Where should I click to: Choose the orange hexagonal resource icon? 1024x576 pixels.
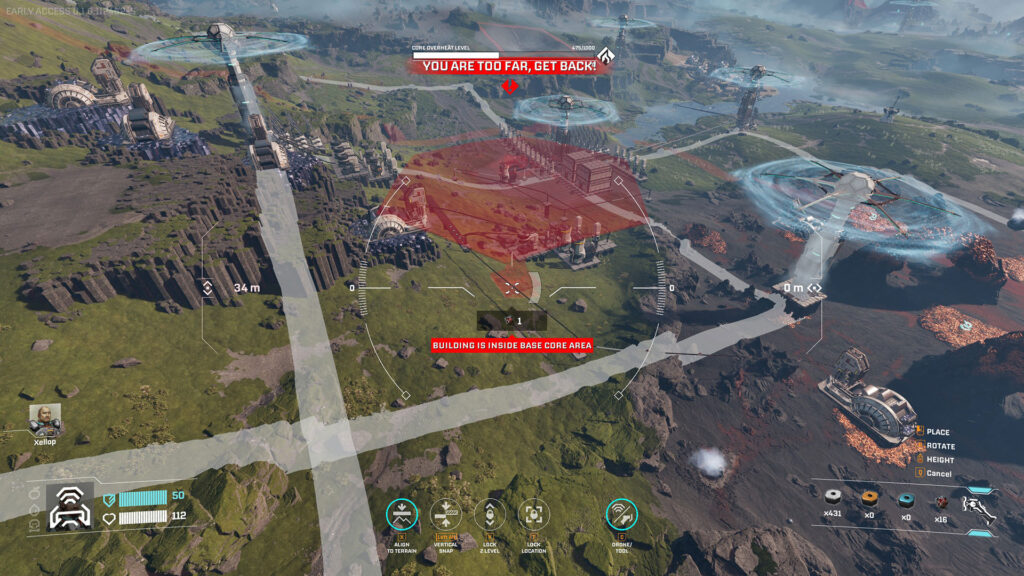[x=870, y=498]
